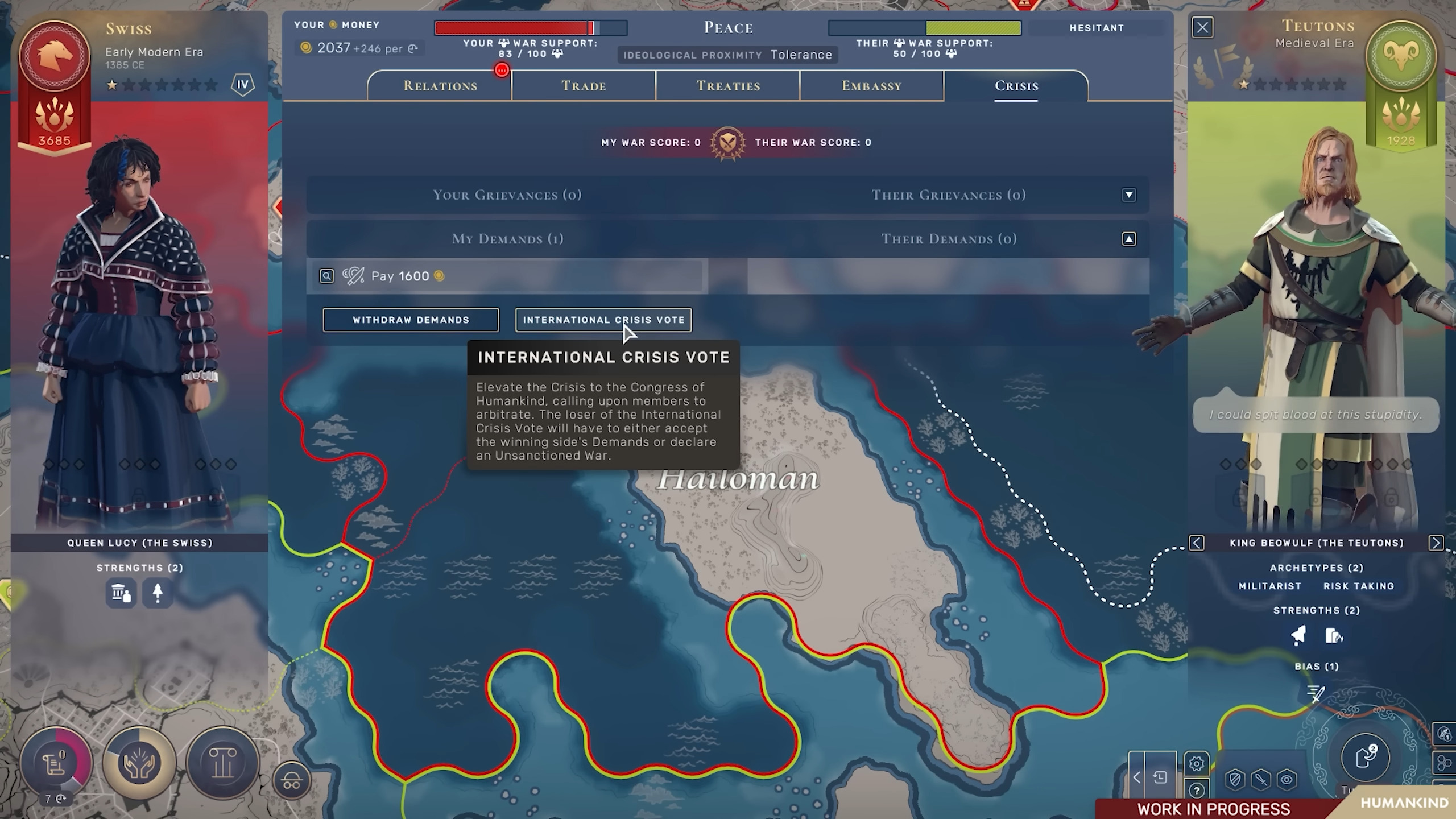Collapse the demands section with the up arrow
The height and width of the screenshot is (819, 1456).
pyautogui.click(x=1129, y=239)
